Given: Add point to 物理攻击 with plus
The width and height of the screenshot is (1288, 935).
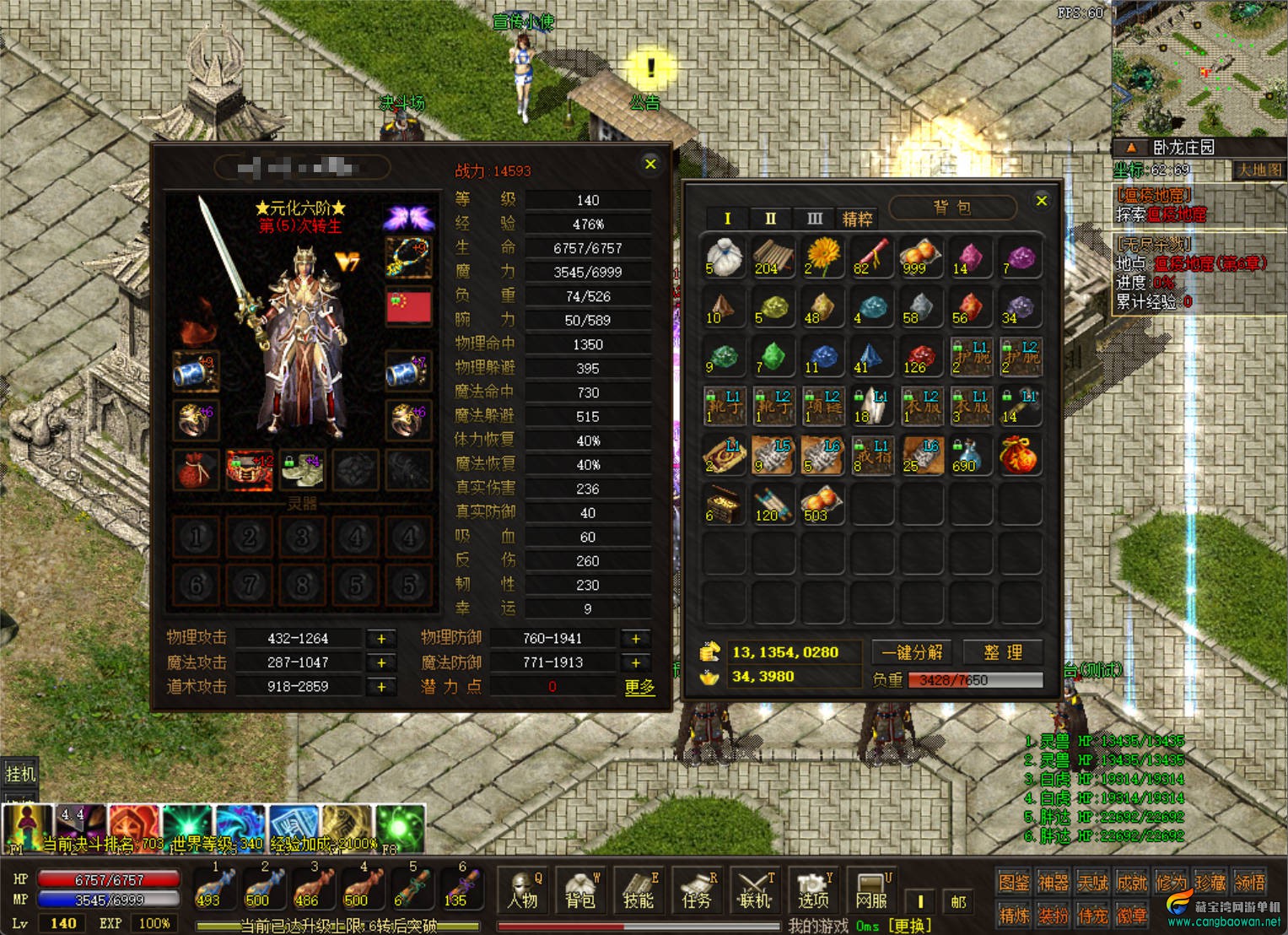Looking at the screenshot, I should pyautogui.click(x=381, y=639).
